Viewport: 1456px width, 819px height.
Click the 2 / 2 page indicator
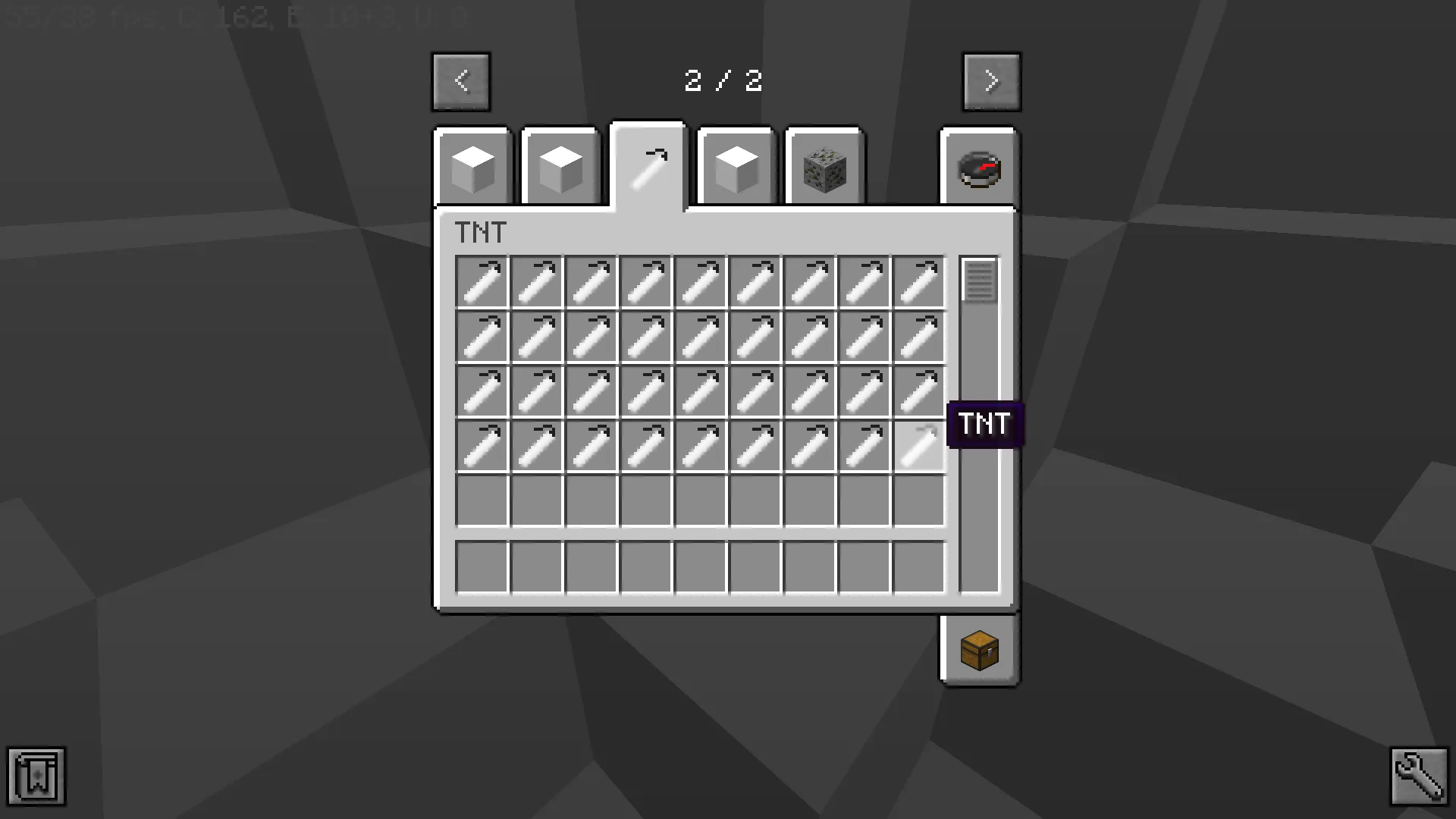(723, 81)
